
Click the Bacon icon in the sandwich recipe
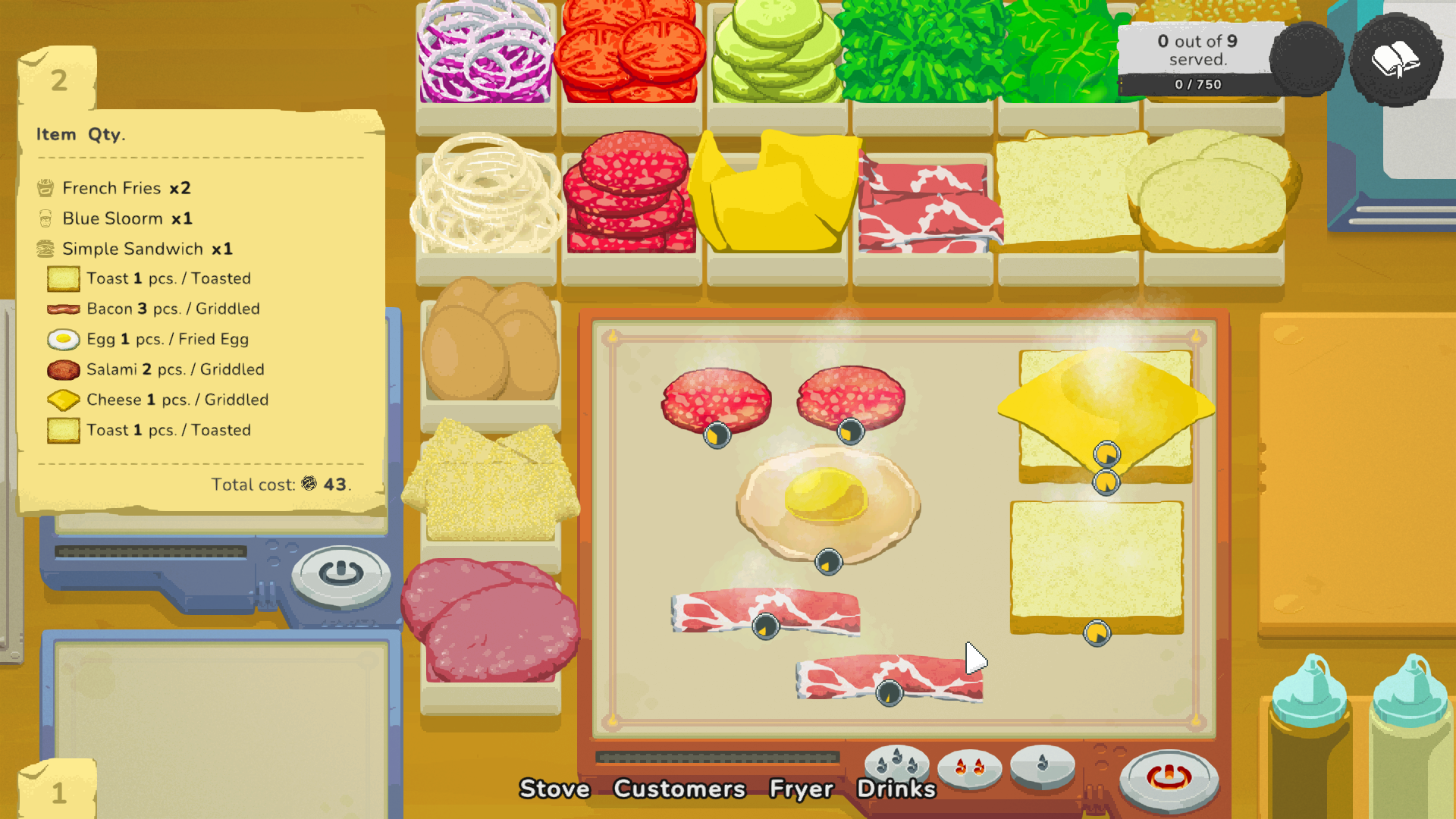(63, 309)
